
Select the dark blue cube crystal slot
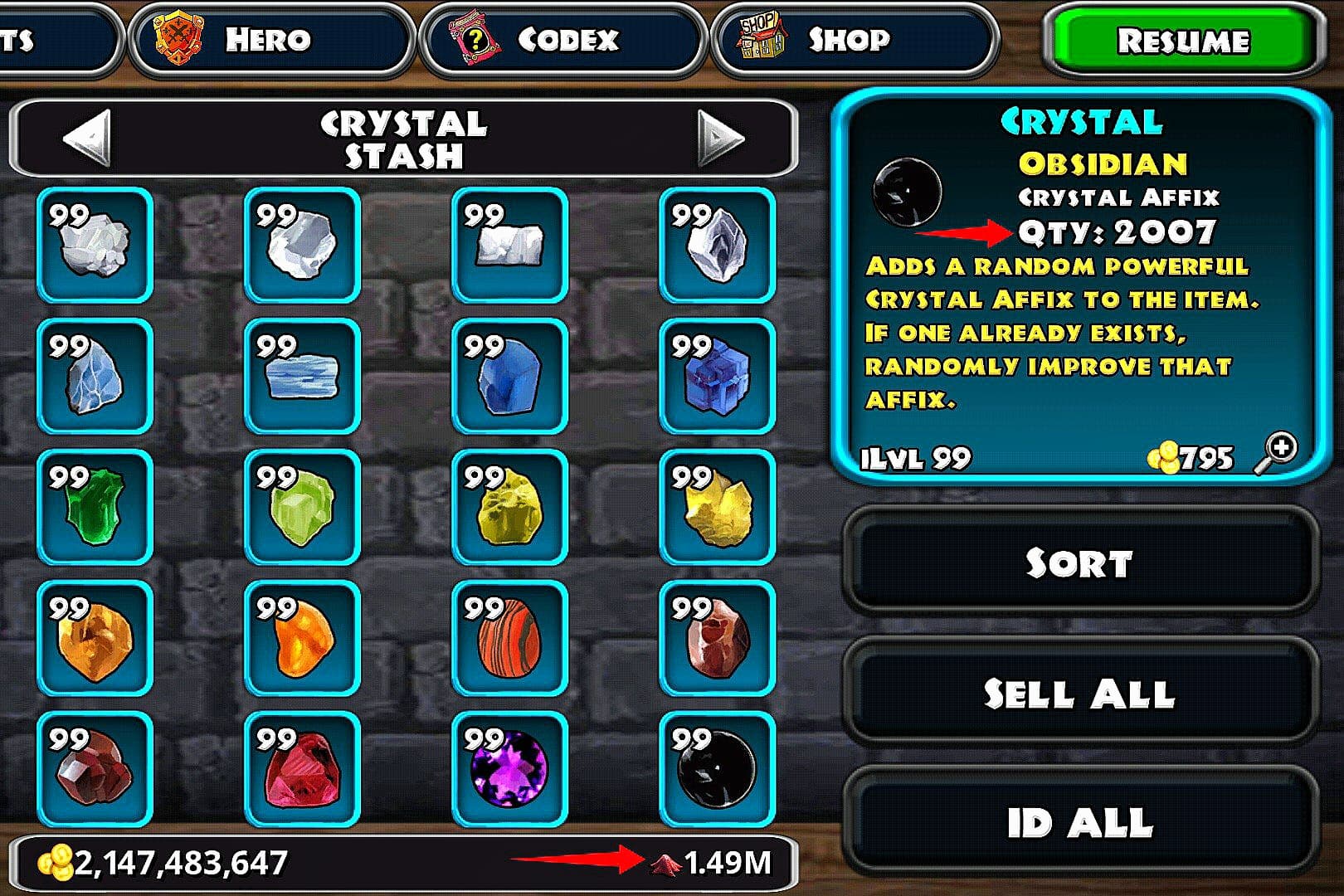pyautogui.click(x=717, y=376)
